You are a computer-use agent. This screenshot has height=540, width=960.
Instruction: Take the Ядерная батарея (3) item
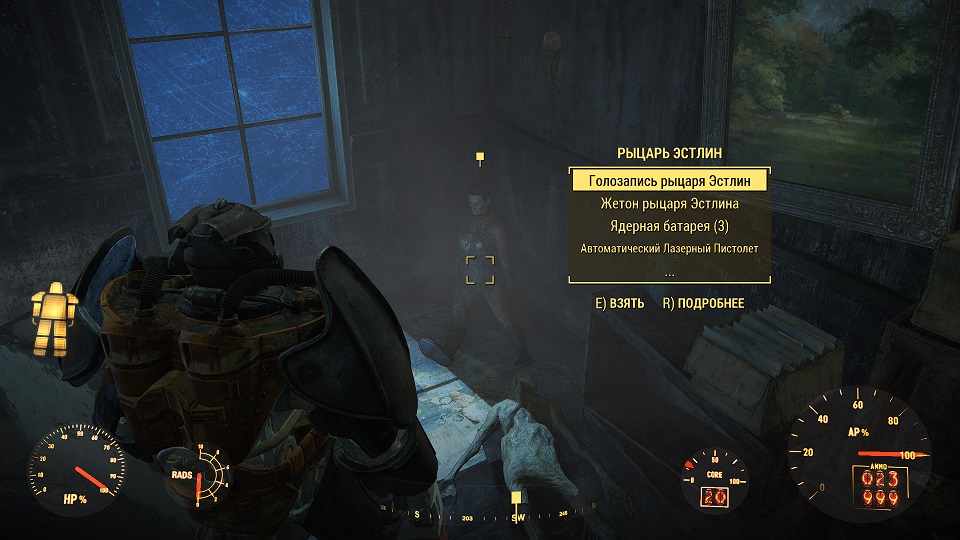coord(669,225)
